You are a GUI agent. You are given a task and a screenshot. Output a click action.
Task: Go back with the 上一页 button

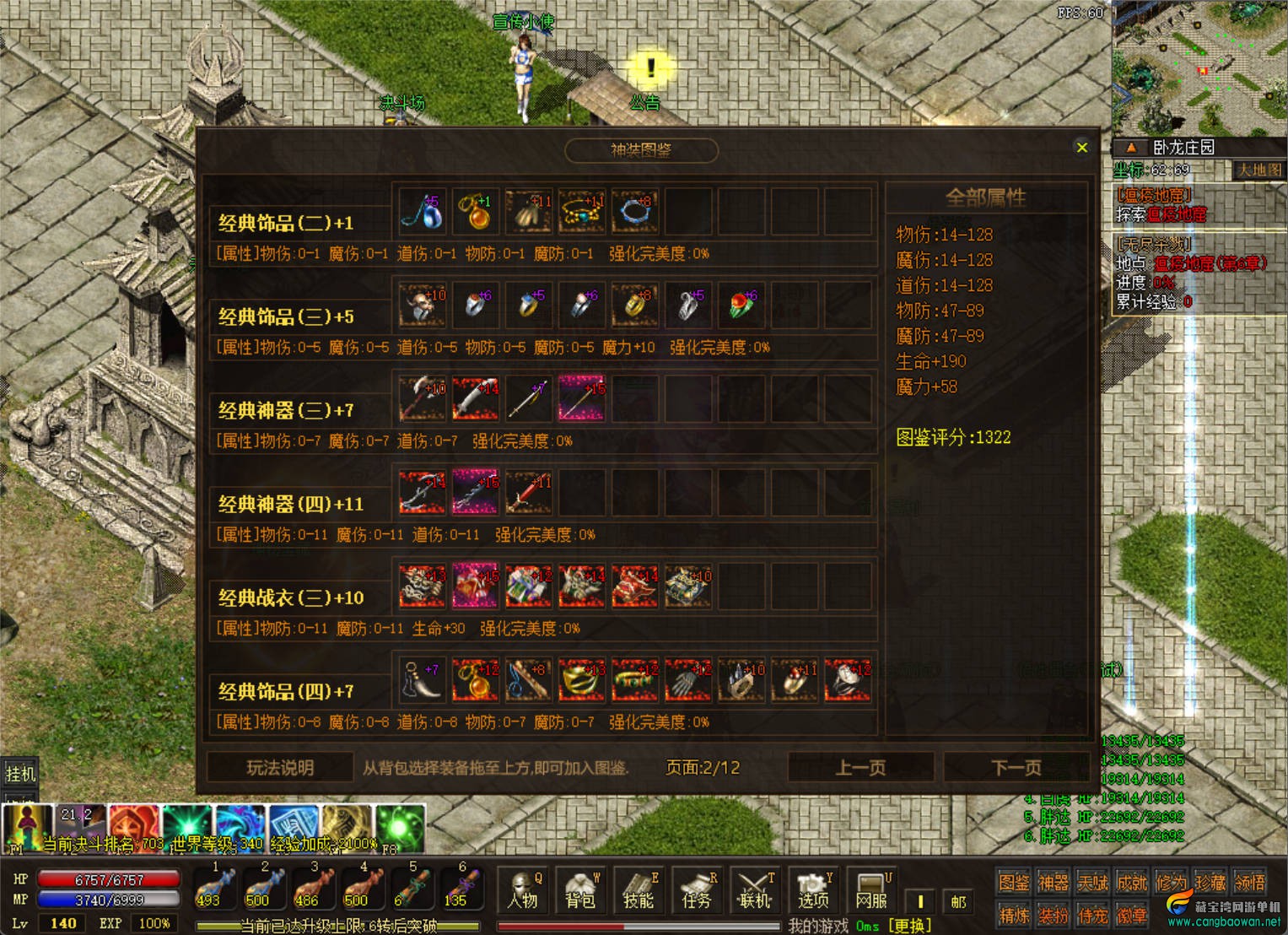pos(860,768)
